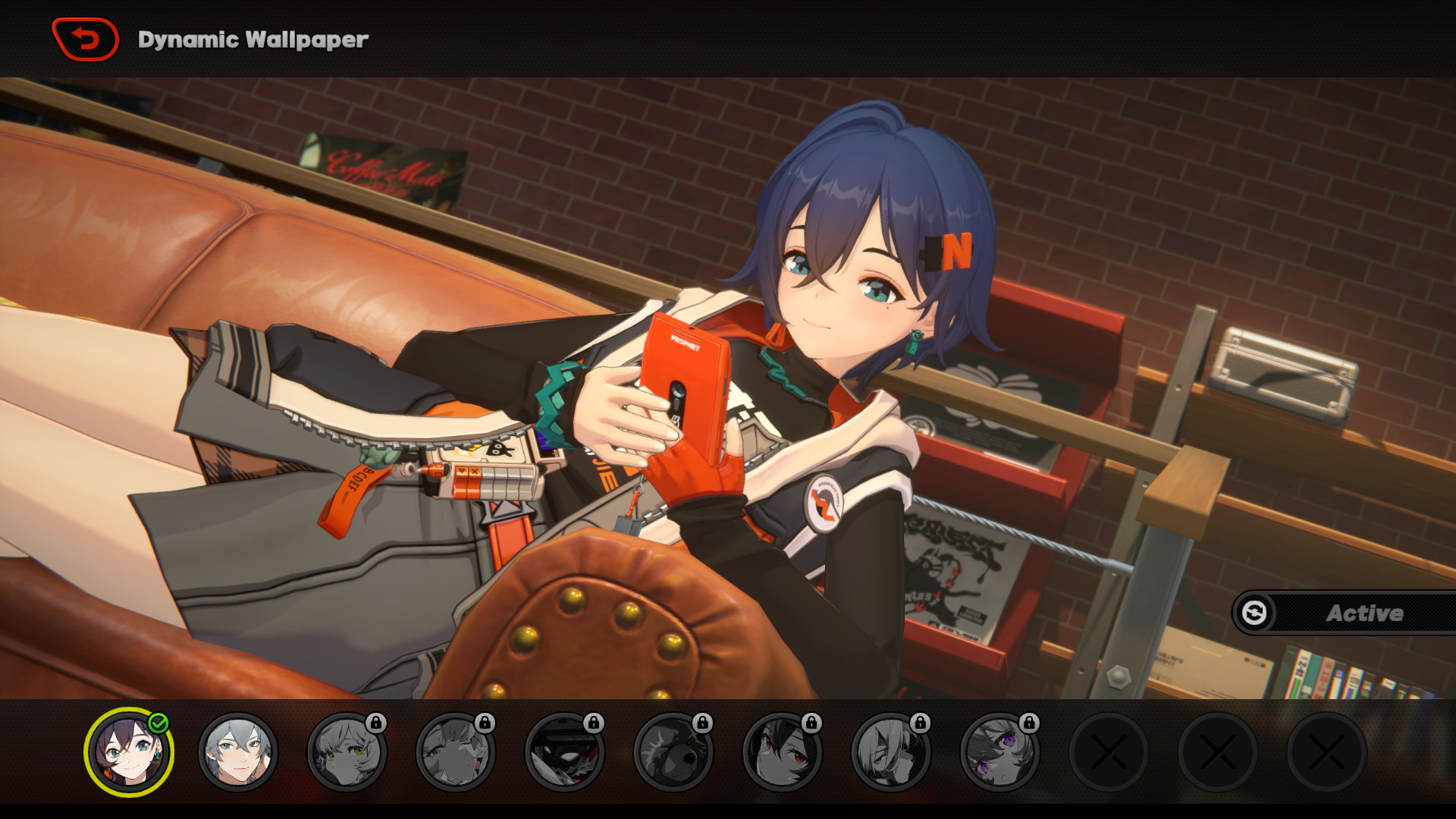Select the locked horned white-haired portrait
Viewport: 1456px width, 819px height.
point(891,752)
